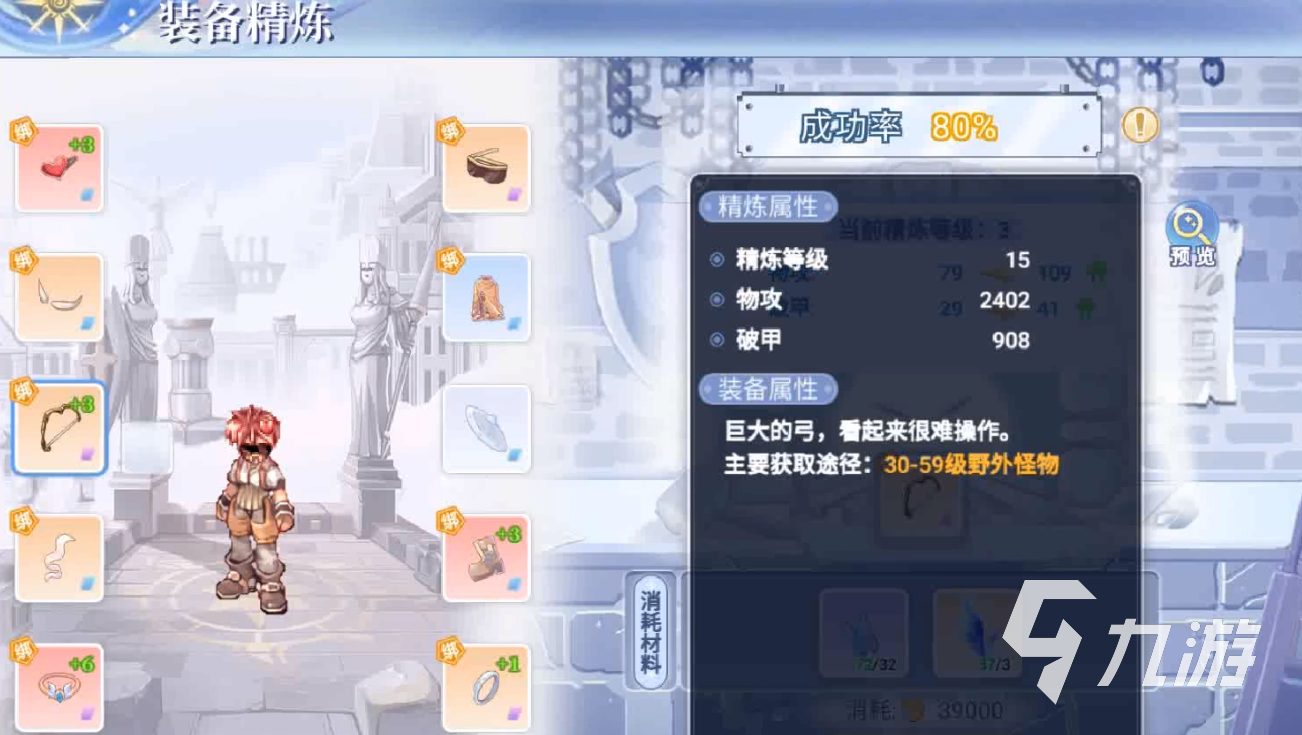Click the 精炼属性 section header

[768, 208]
